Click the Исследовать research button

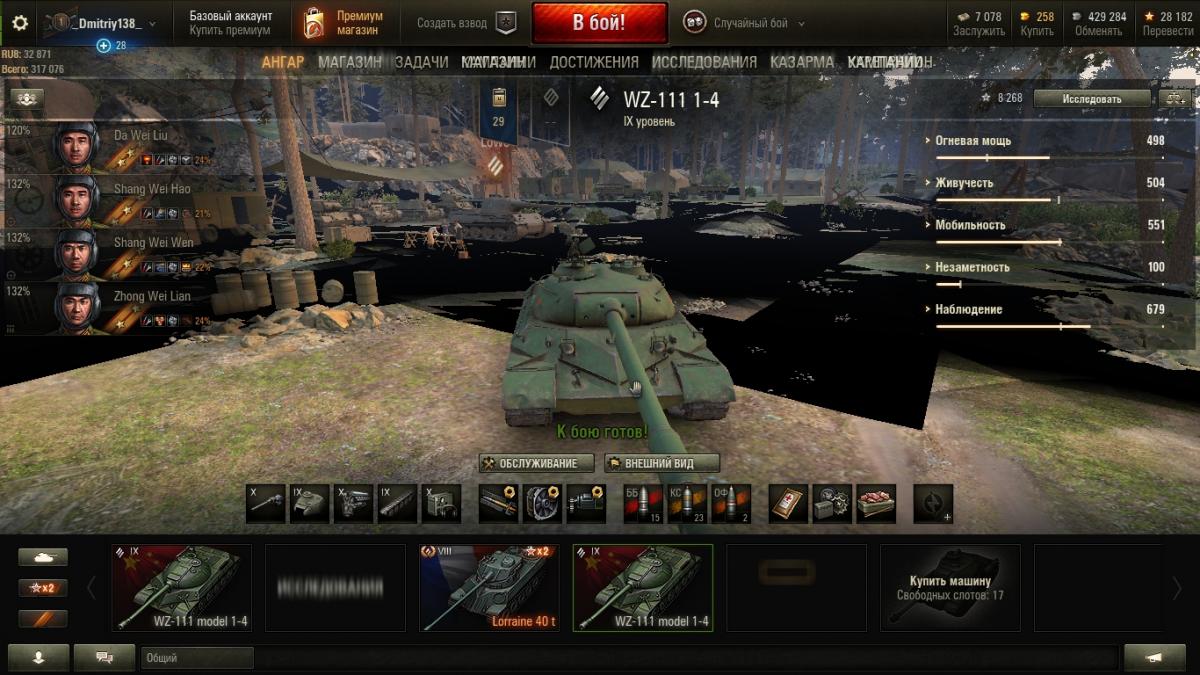[1091, 98]
